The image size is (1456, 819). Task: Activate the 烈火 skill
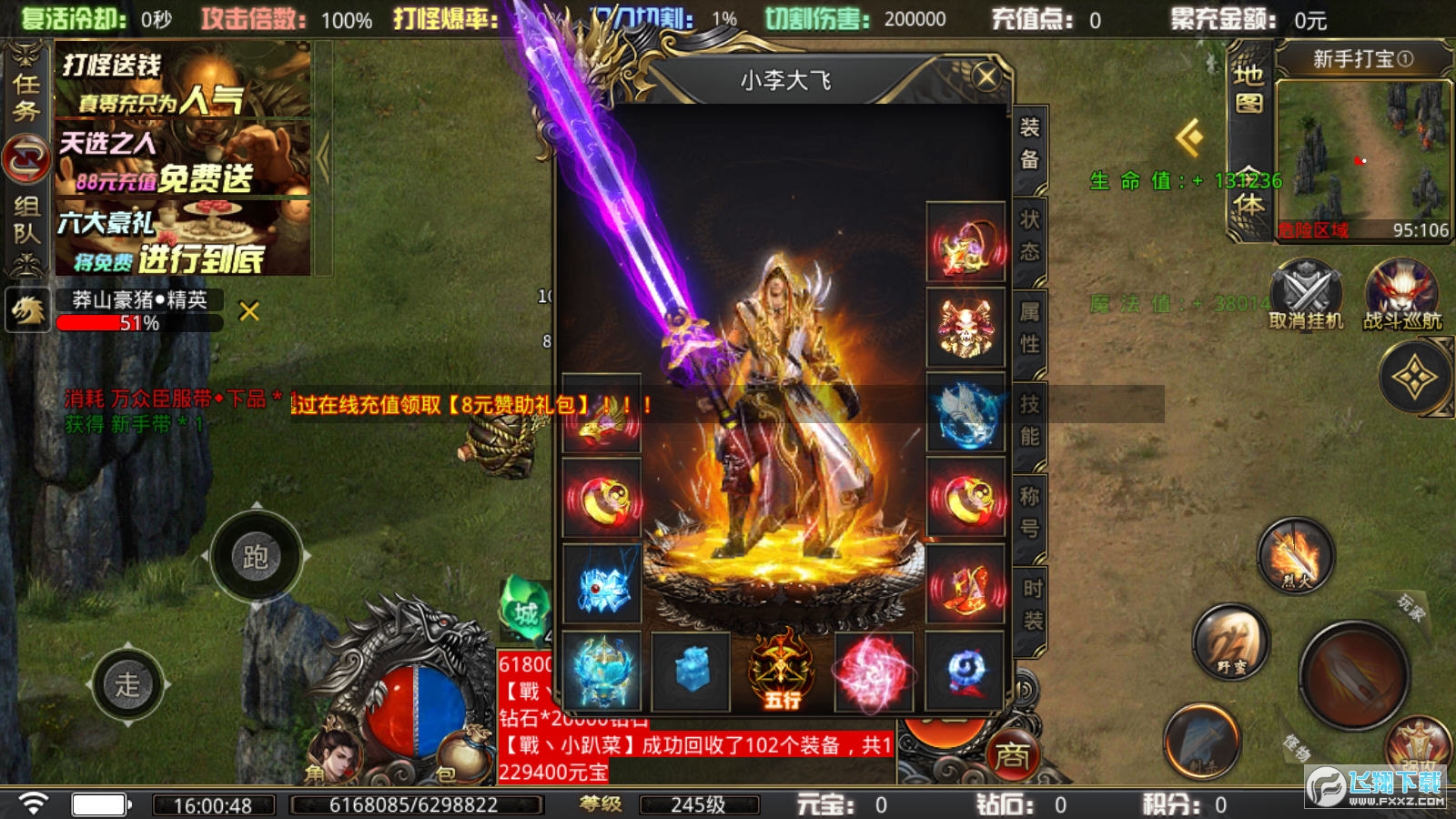pos(1295,554)
